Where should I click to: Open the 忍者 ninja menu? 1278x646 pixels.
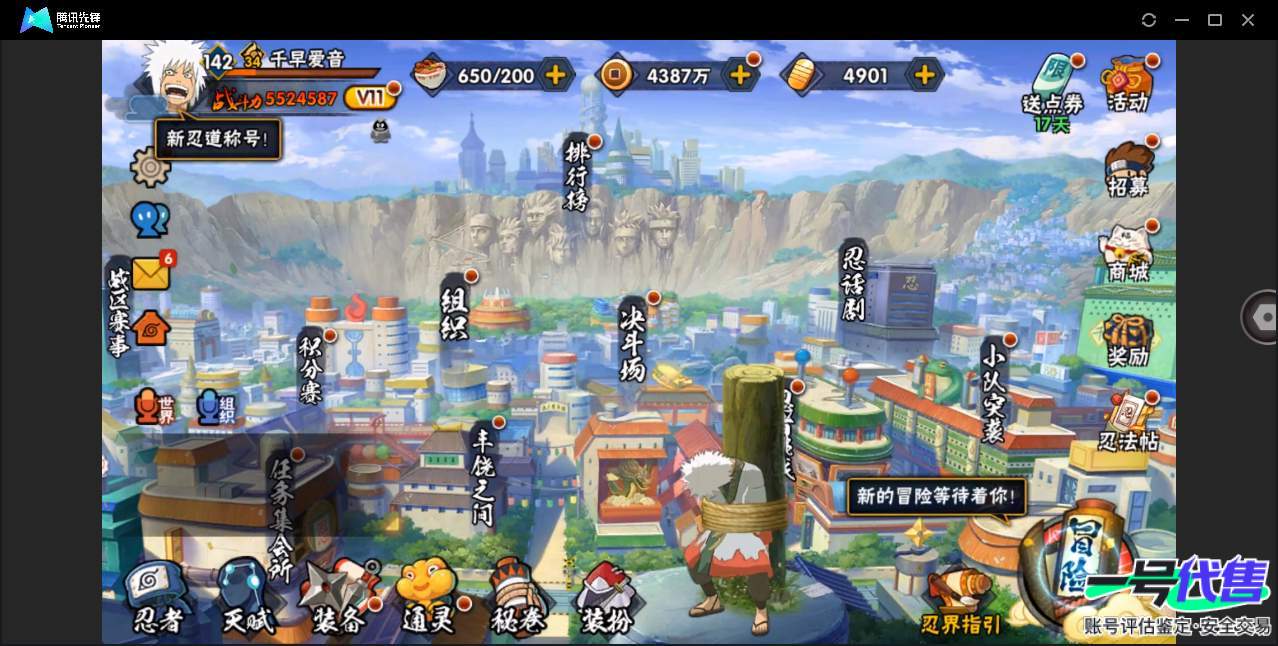[x=158, y=600]
